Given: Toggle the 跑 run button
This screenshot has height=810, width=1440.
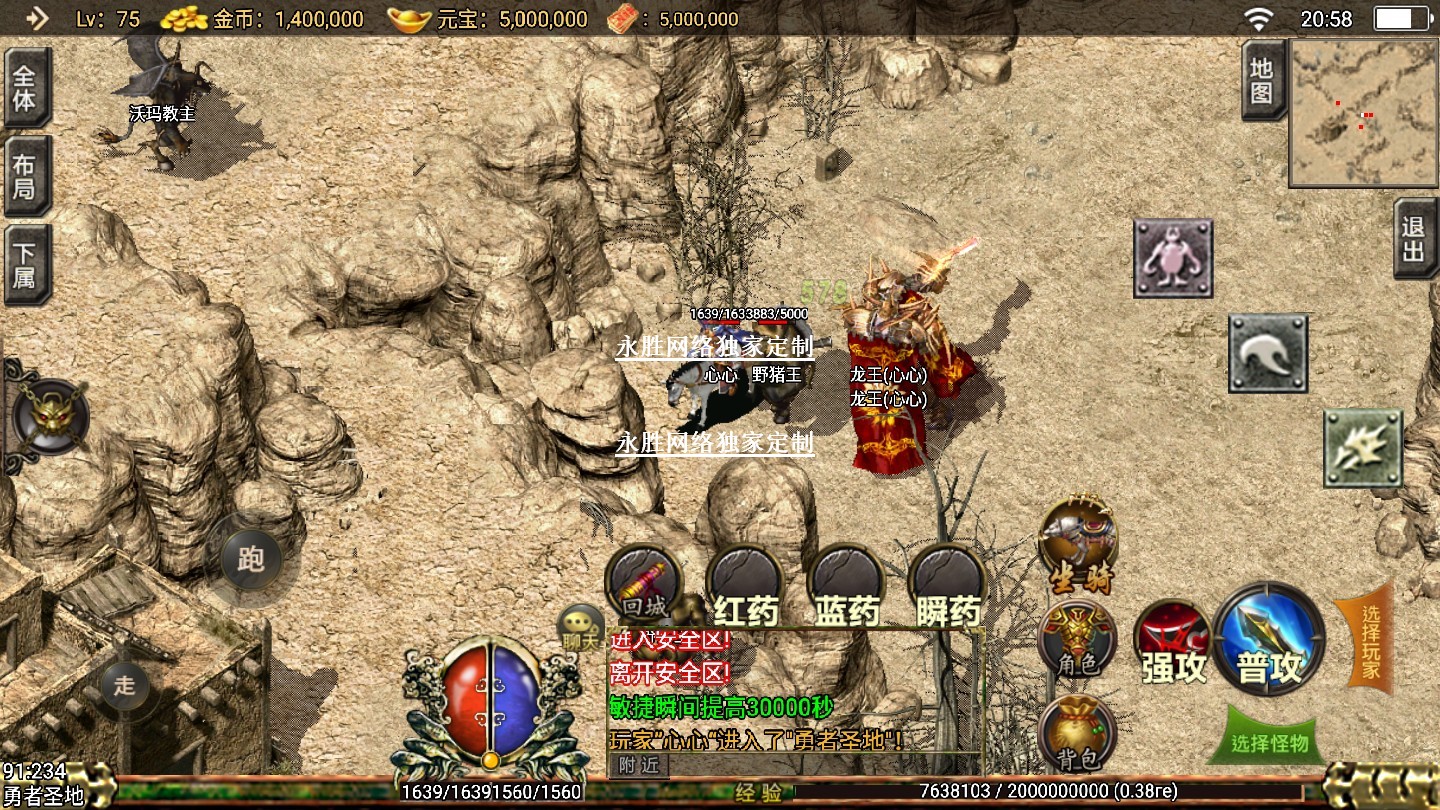Looking at the screenshot, I should (250, 559).
